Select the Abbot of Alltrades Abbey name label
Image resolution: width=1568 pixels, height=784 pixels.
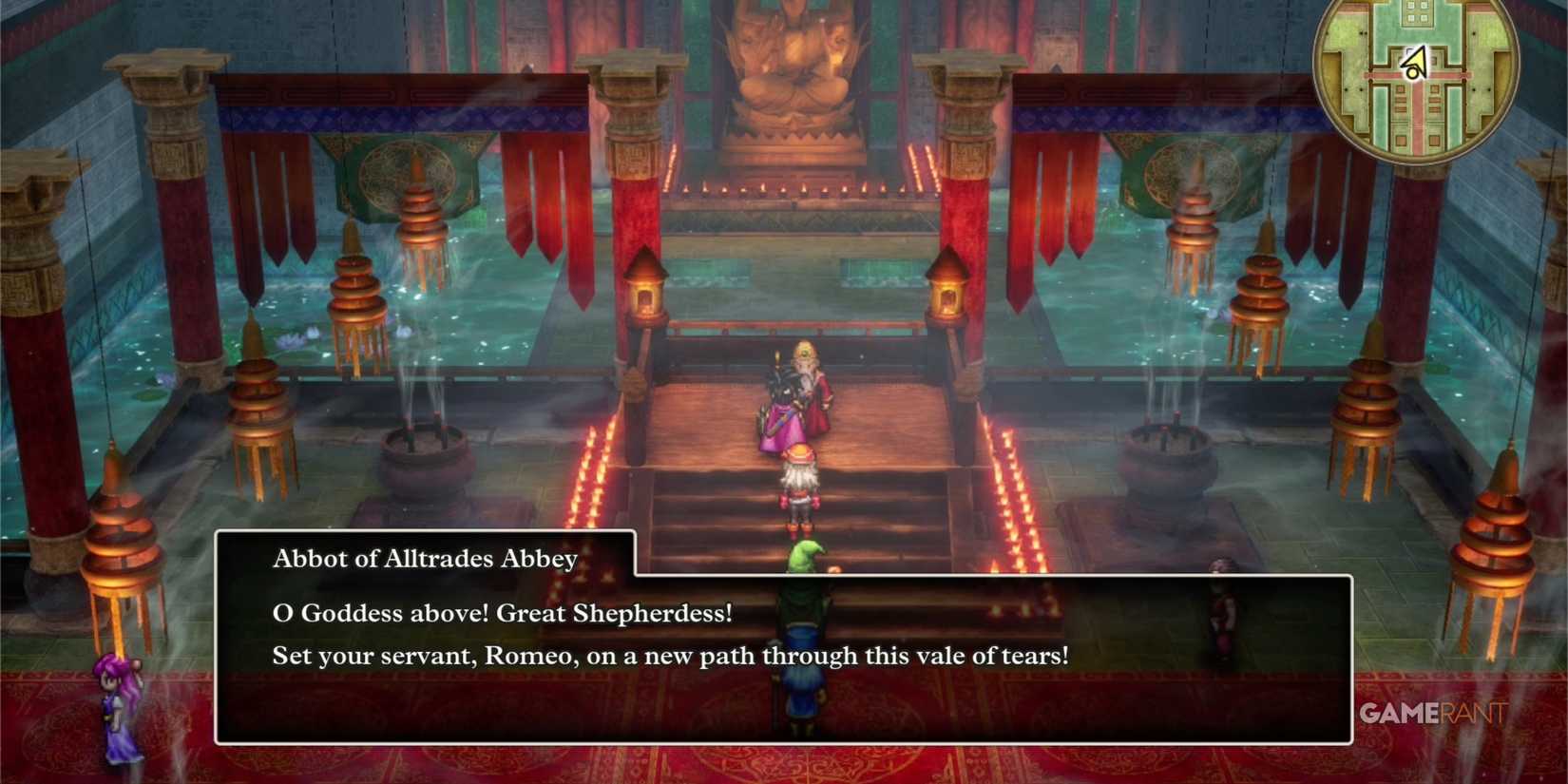(x=425, y=559)
